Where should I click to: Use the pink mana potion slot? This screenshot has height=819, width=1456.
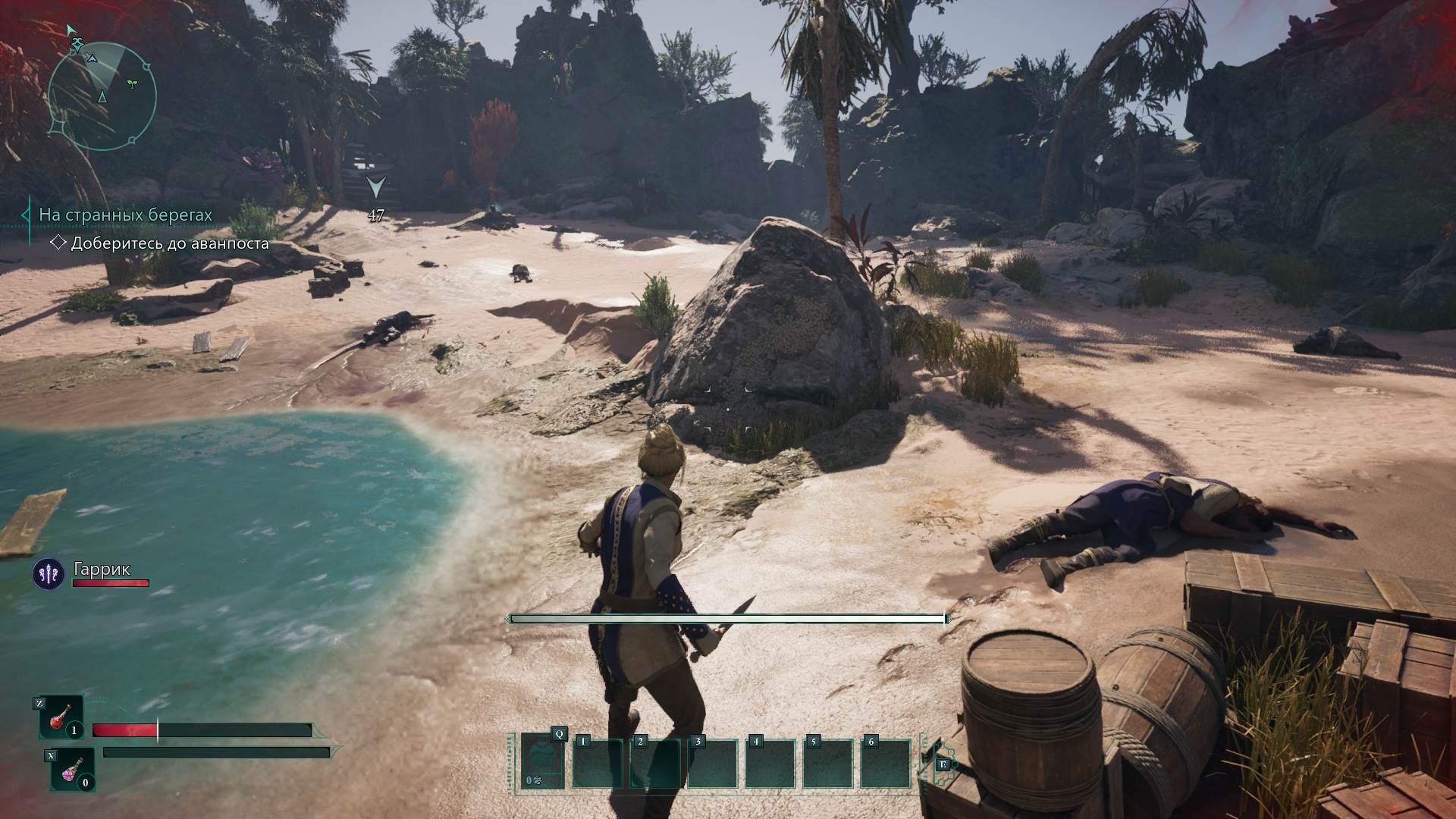click(x=72, y=769)
